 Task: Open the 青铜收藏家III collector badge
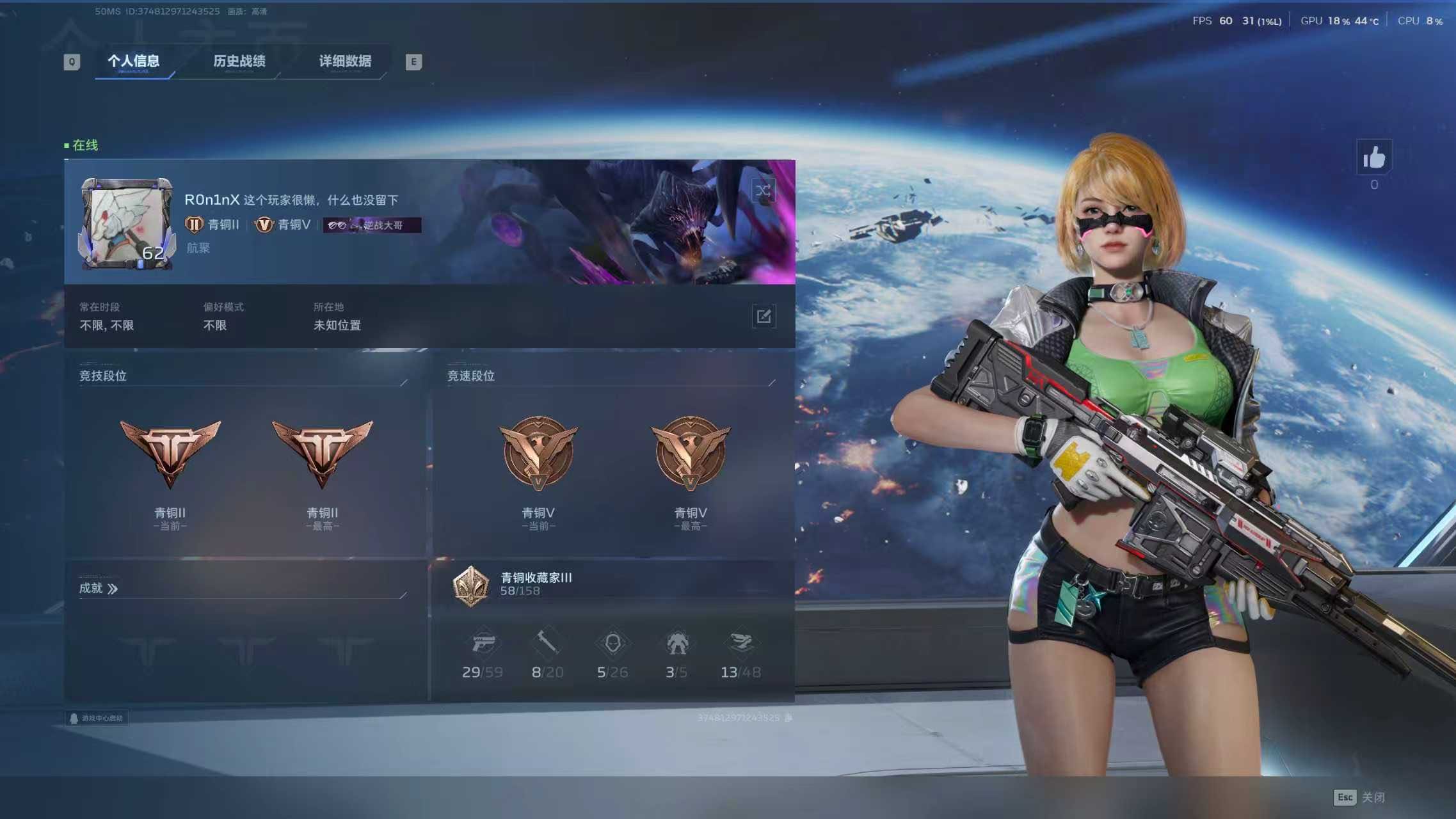coord(471,585)
